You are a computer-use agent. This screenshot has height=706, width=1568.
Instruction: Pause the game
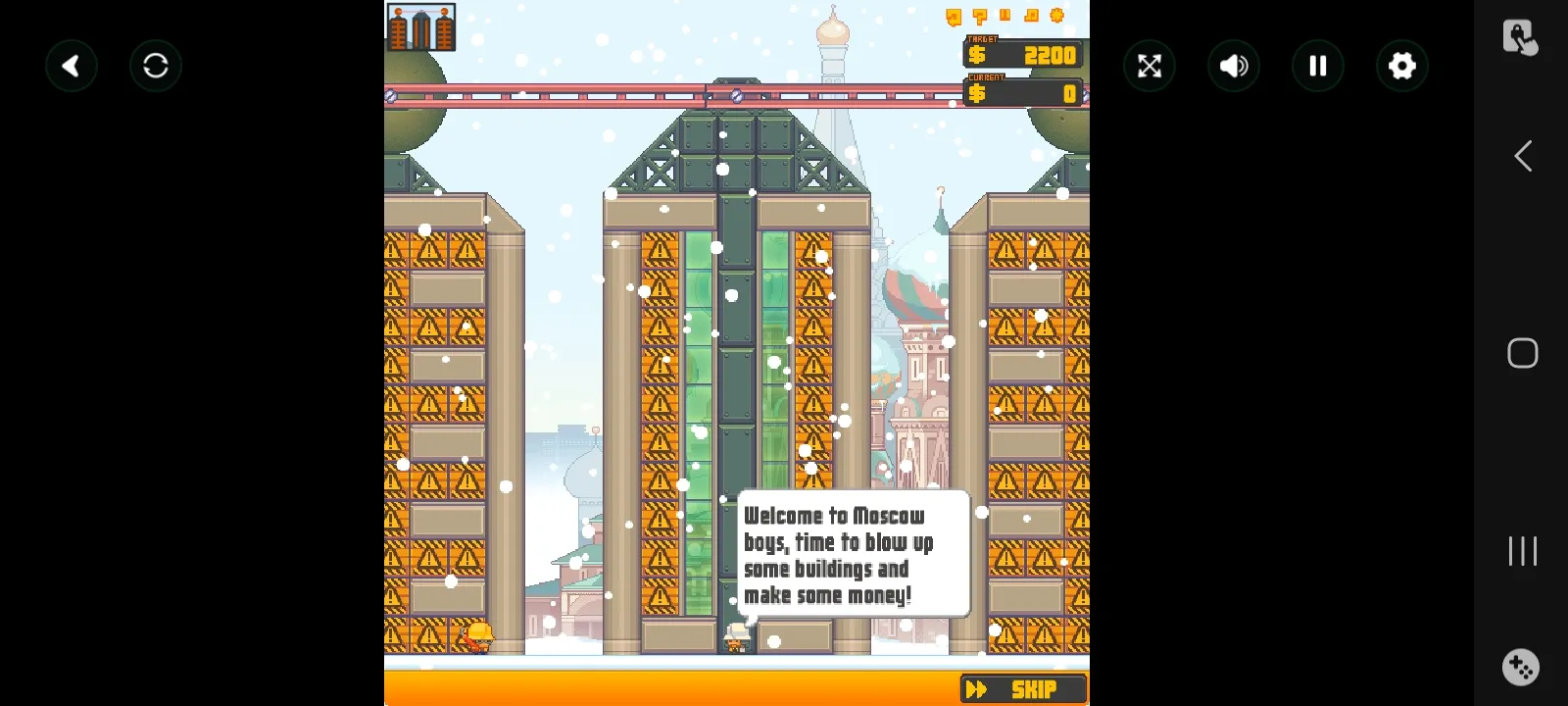(1318, 66)
